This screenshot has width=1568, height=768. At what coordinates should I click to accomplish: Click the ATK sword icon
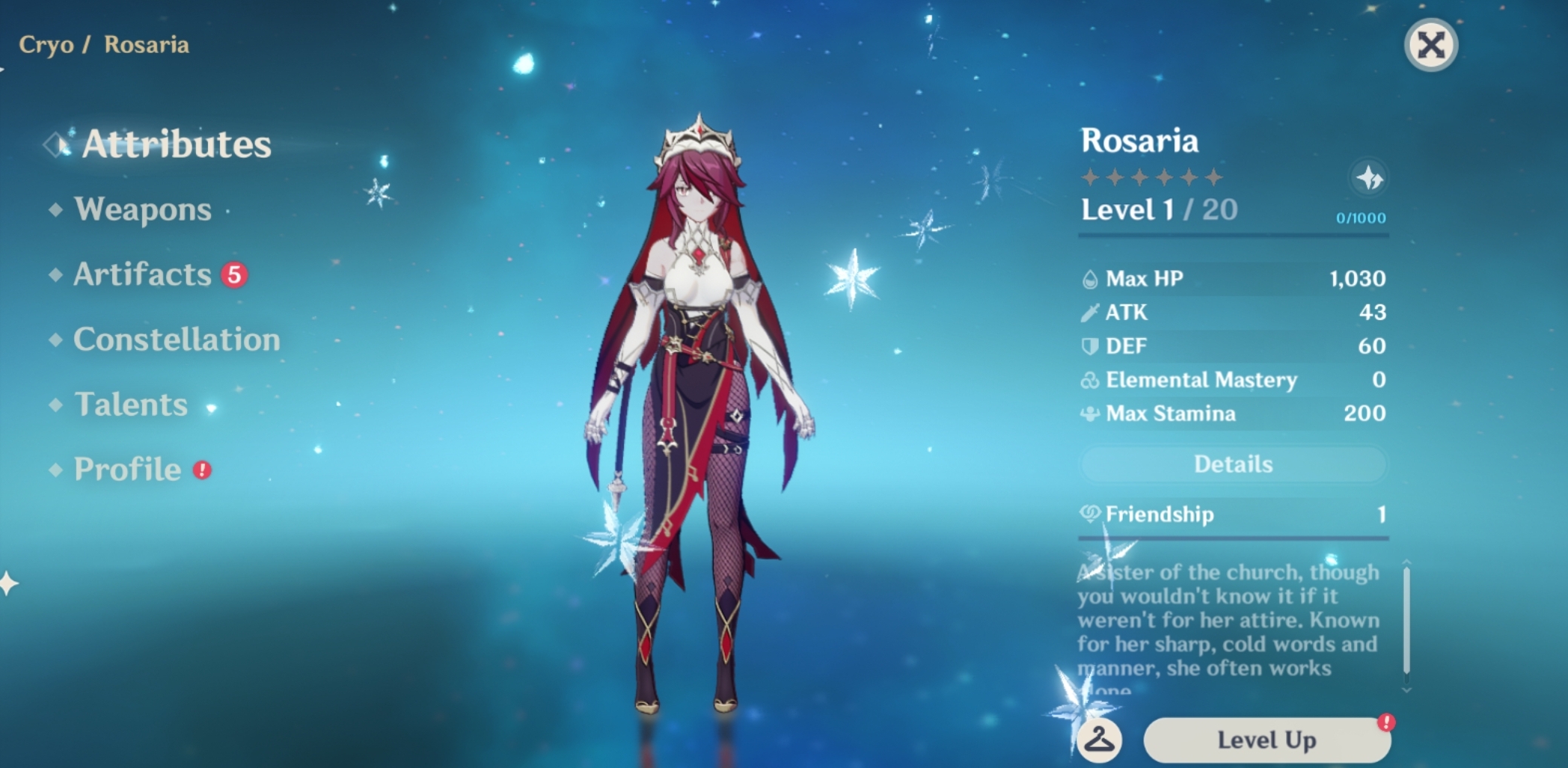1091,312
